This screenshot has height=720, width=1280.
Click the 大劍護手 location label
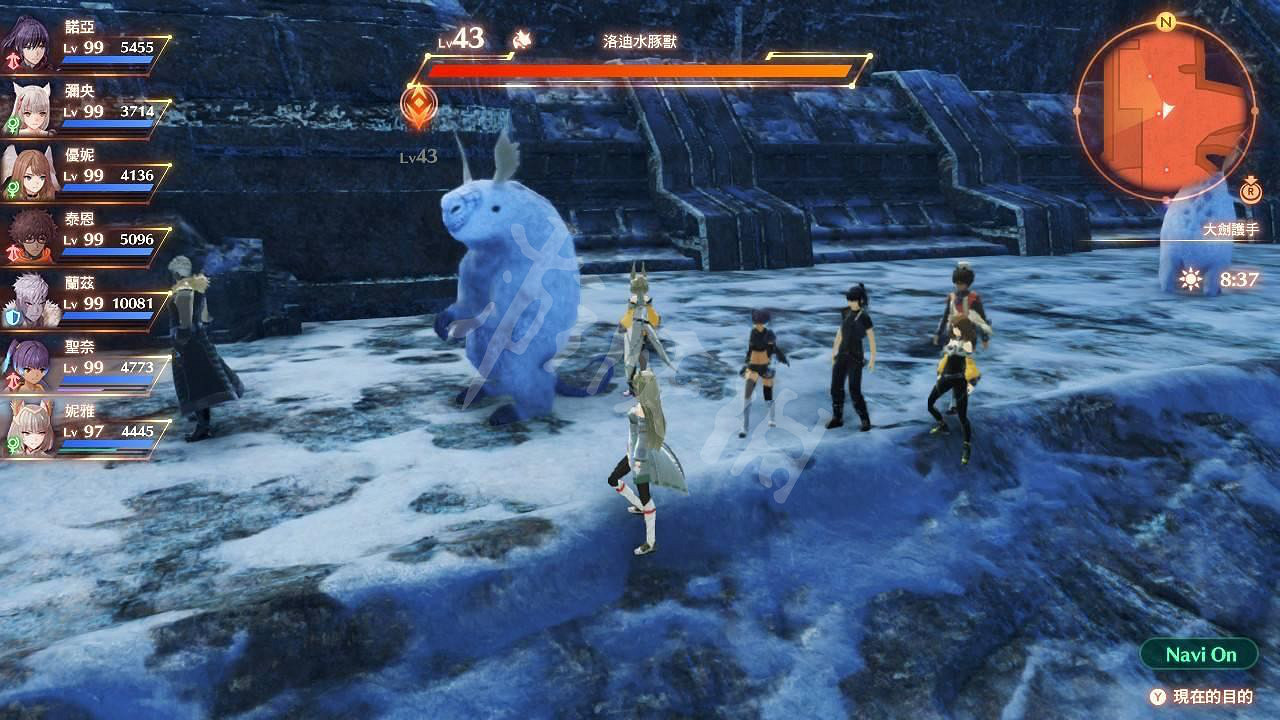[1231, 227]
